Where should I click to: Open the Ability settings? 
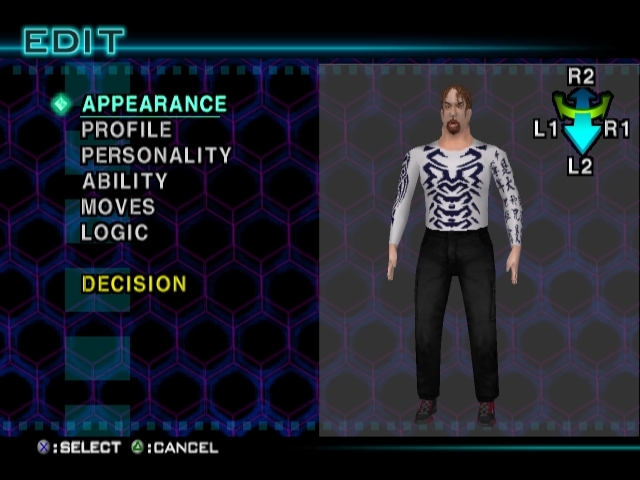pyautogui.click(x=125, y=182)
